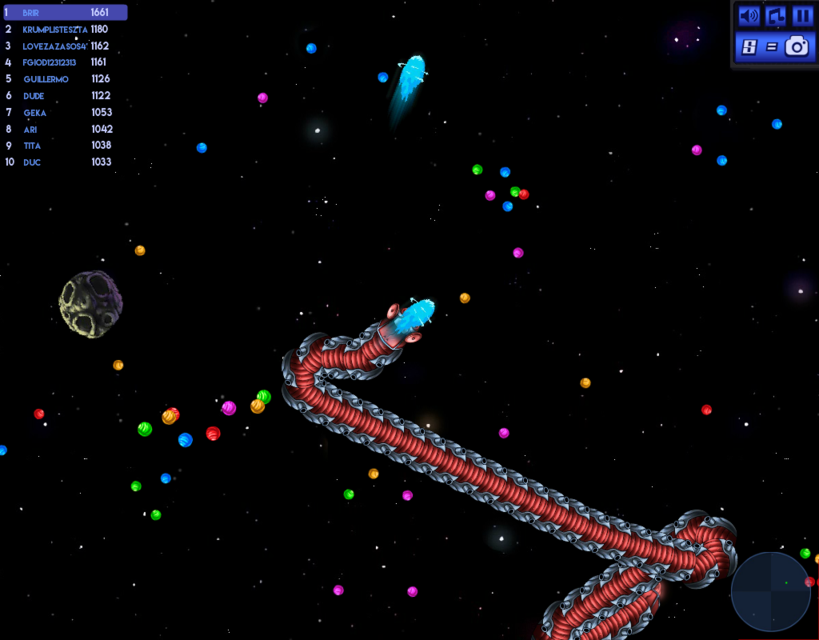
Task: Toggle the music note button
Action: (775, 16)
